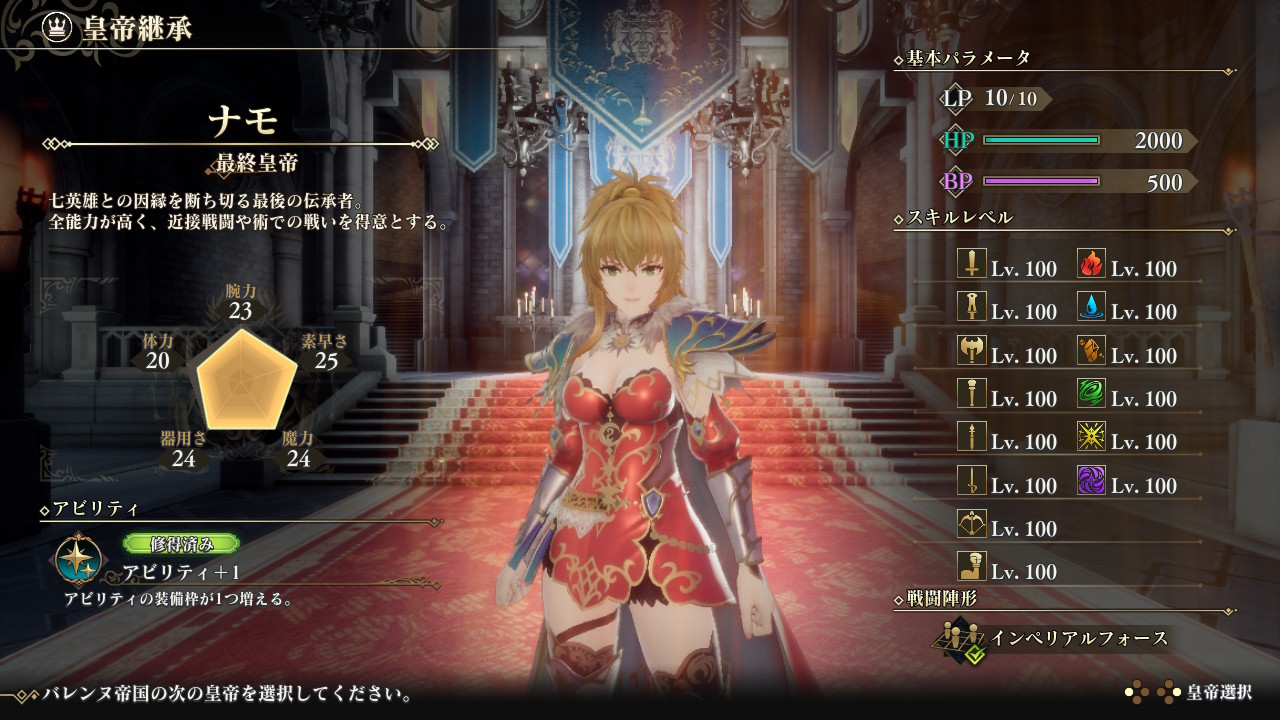The height and width of the screenshot is (720, 1280).
Task: Select the purple dark magic icon
Action: (x=1091, y=481)
